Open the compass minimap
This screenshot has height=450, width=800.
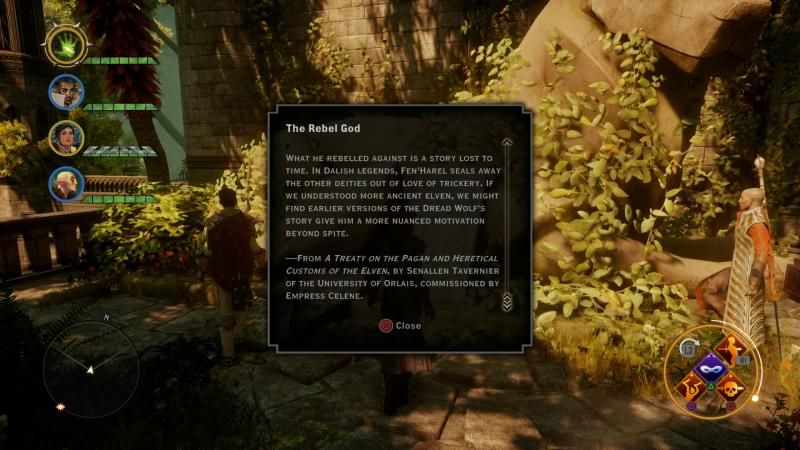pyautogui.click(x=90, y=369)
